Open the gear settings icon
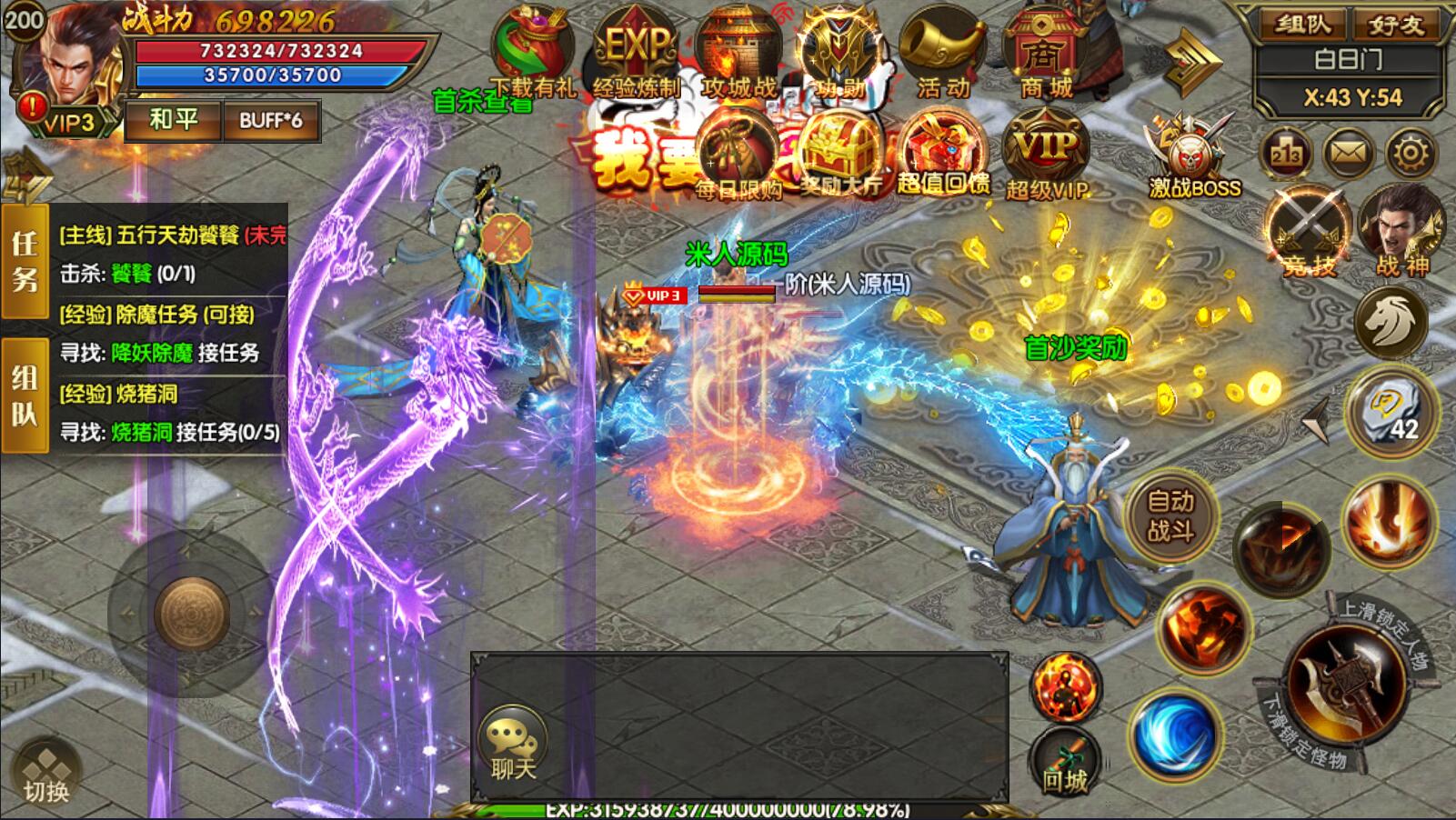1456x820 pixels. pos(1410,155)
